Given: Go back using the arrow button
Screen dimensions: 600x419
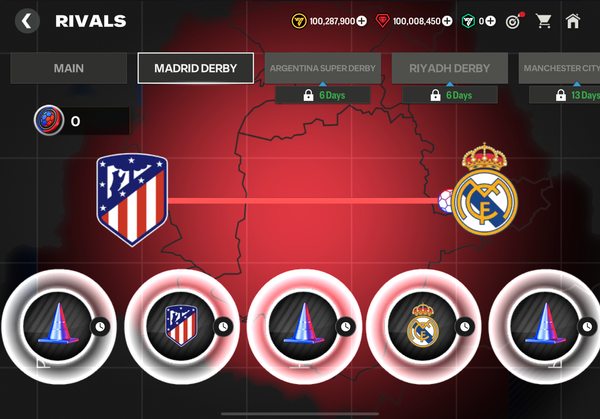Looking at the screenshot, I should click(x=28, y=20).
